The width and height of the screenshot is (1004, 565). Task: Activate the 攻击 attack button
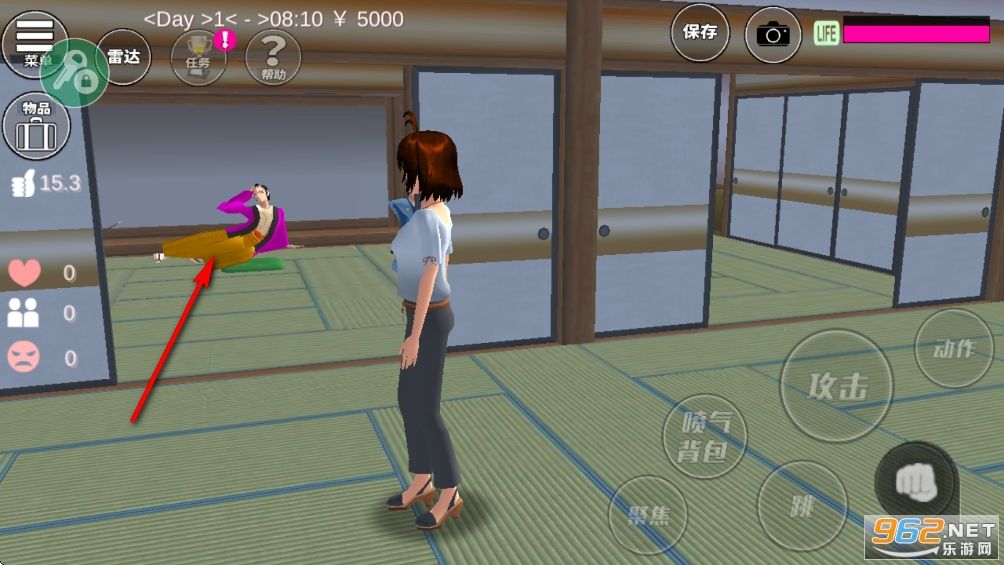tap(836, 387)
